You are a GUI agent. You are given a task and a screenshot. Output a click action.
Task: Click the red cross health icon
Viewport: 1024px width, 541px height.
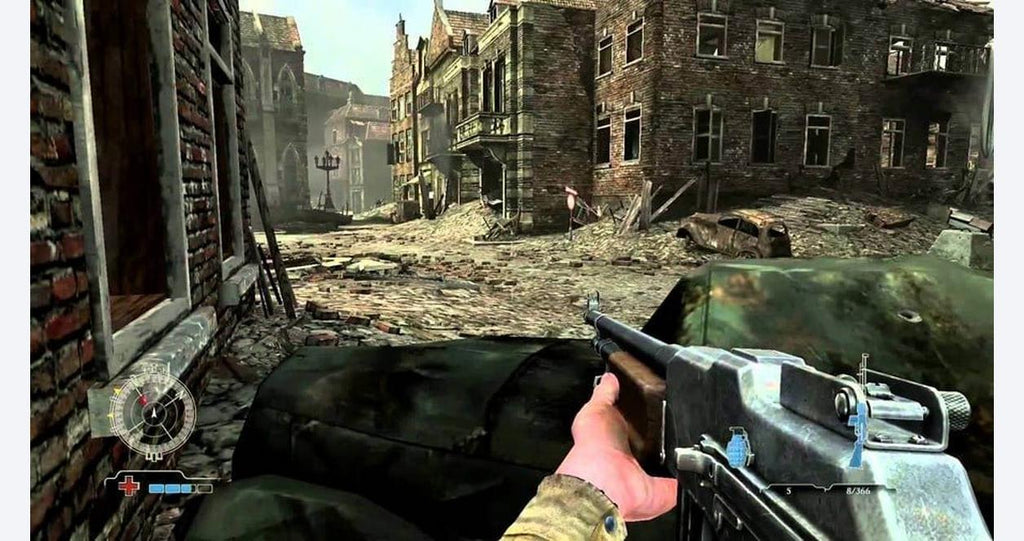[129, 486]
